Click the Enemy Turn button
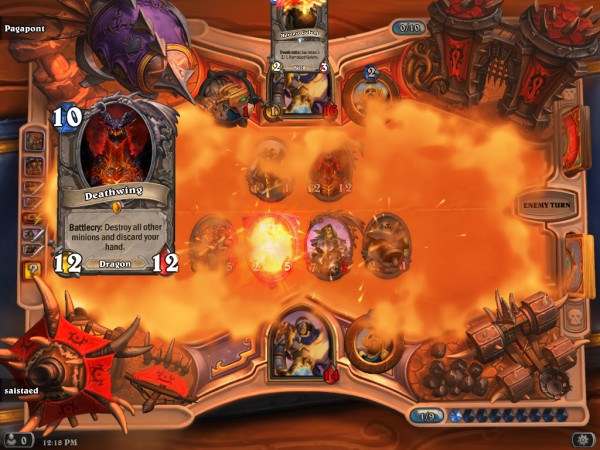 [549, 205]
